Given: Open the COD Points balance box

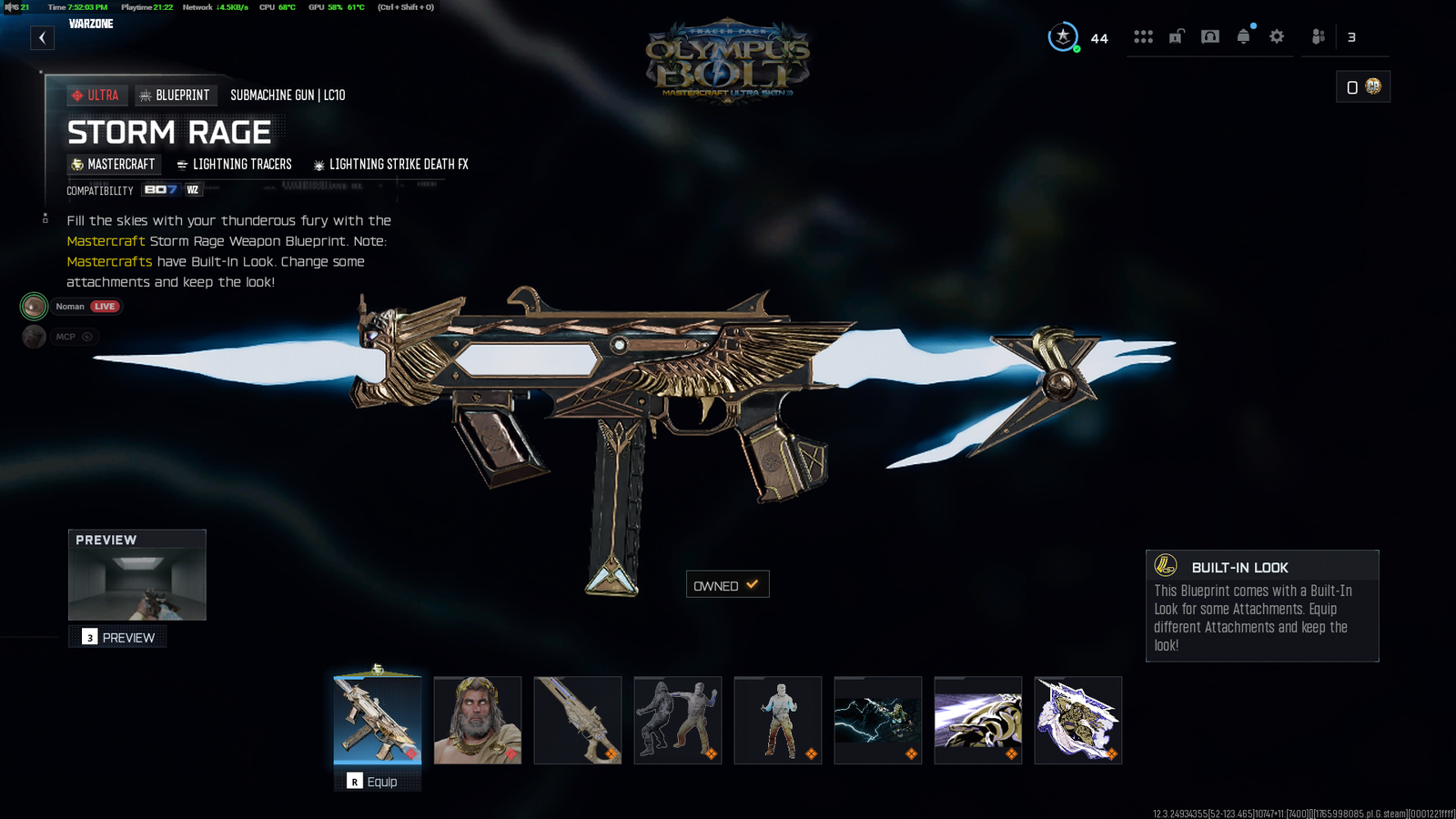Looking at the screenshot, I should 1362,86.
